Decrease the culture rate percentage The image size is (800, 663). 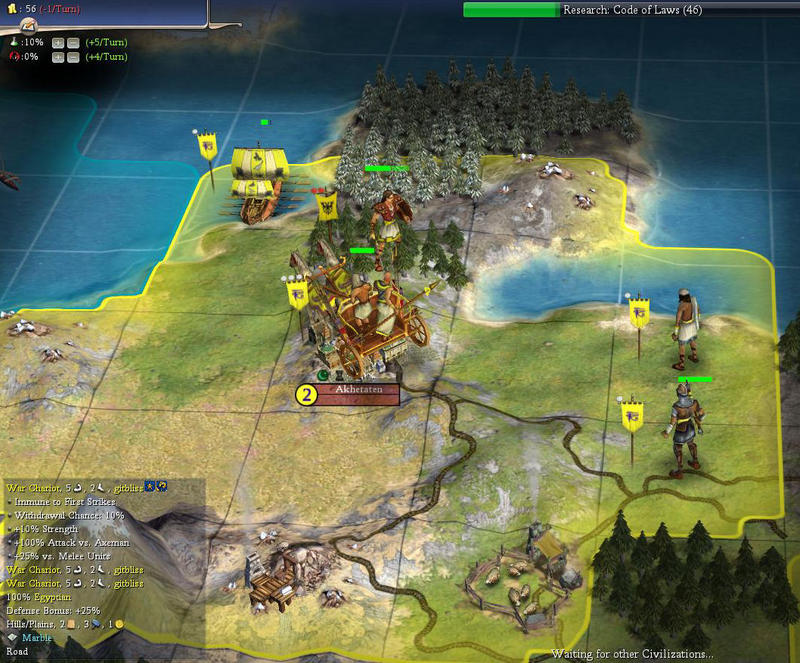(74, 57)
